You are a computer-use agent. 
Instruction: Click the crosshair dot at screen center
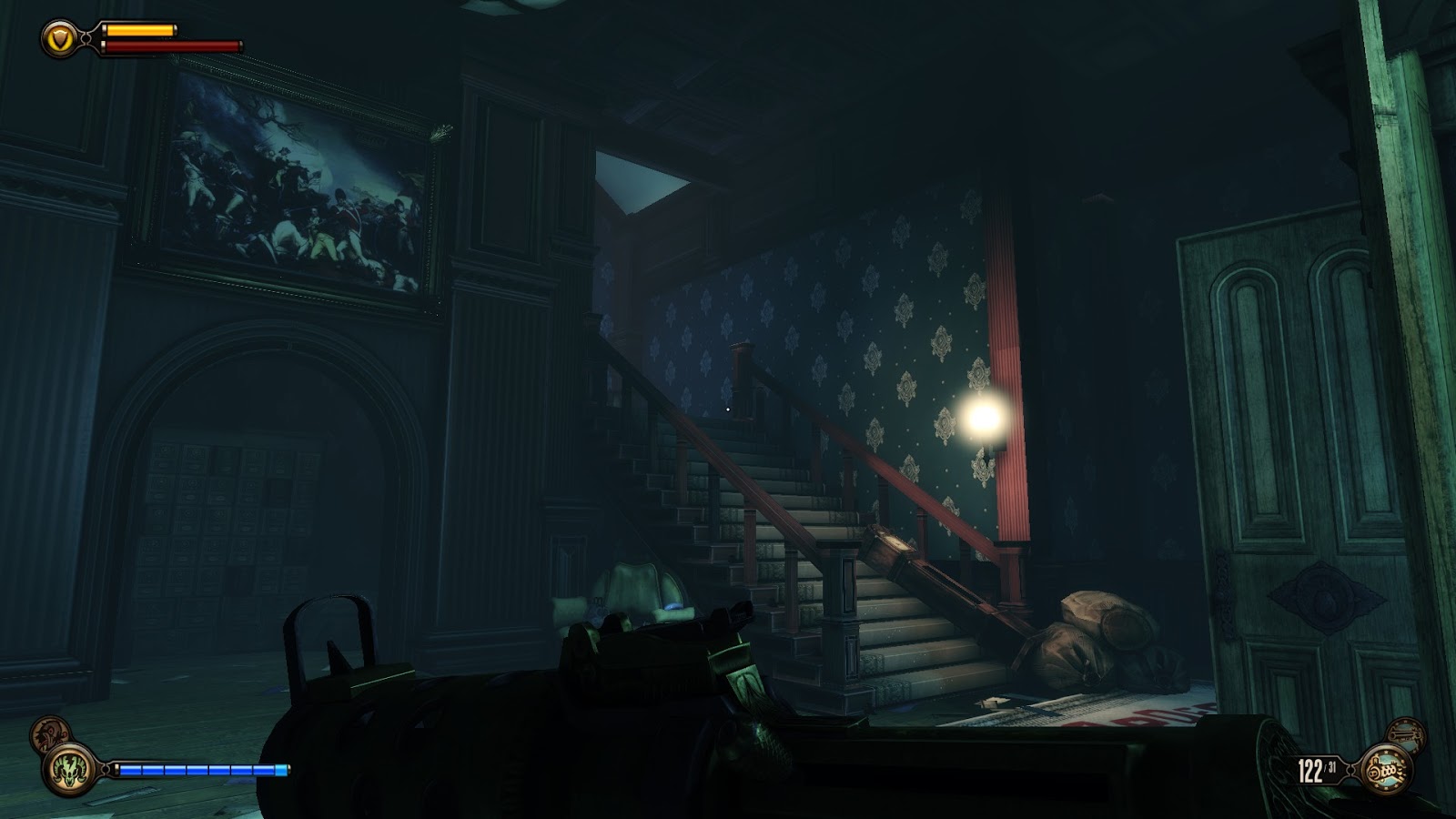tap(730, 410)
